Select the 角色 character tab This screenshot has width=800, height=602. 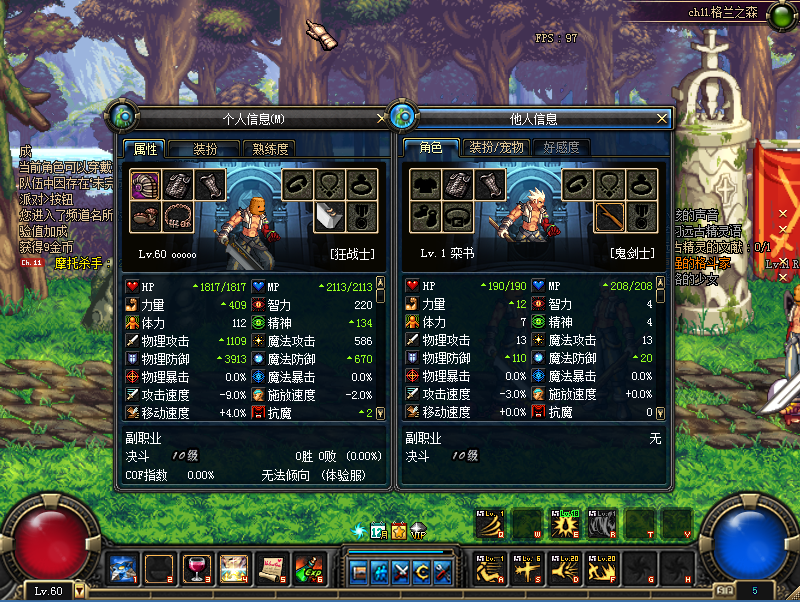(431, 148)
